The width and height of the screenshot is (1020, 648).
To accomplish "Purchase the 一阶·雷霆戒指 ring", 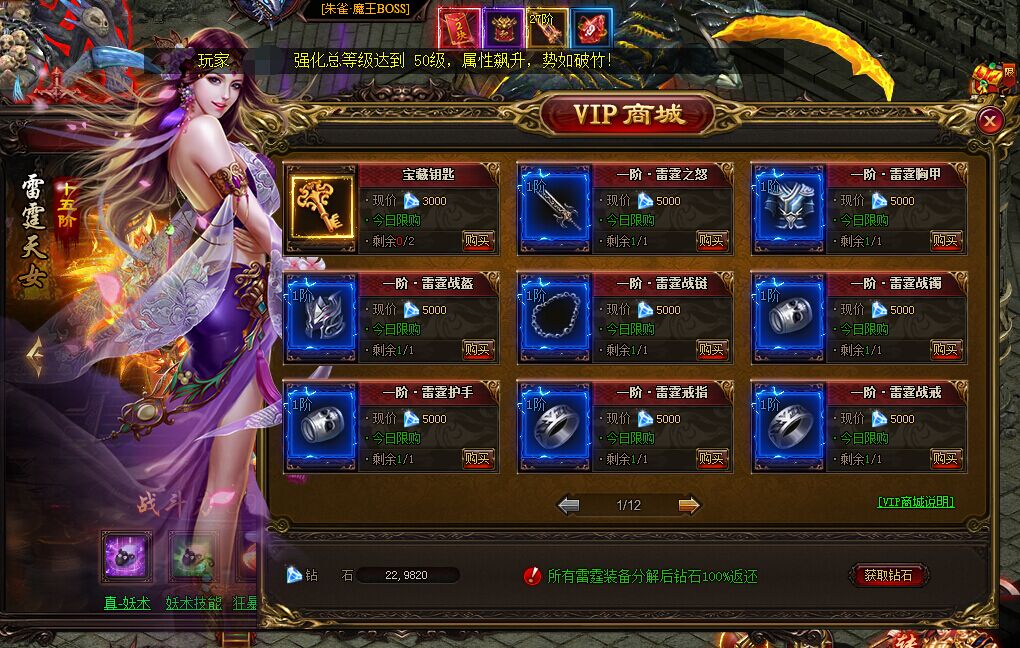I will click(712, 458).
